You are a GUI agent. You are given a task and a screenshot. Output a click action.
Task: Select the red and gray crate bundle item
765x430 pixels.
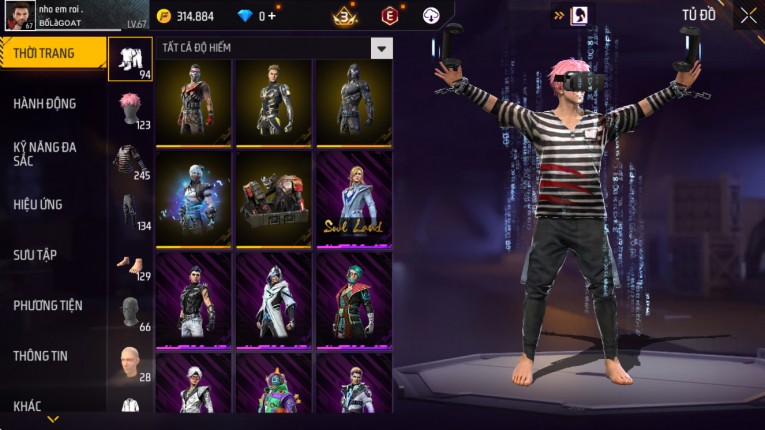(x=274, y=198)
